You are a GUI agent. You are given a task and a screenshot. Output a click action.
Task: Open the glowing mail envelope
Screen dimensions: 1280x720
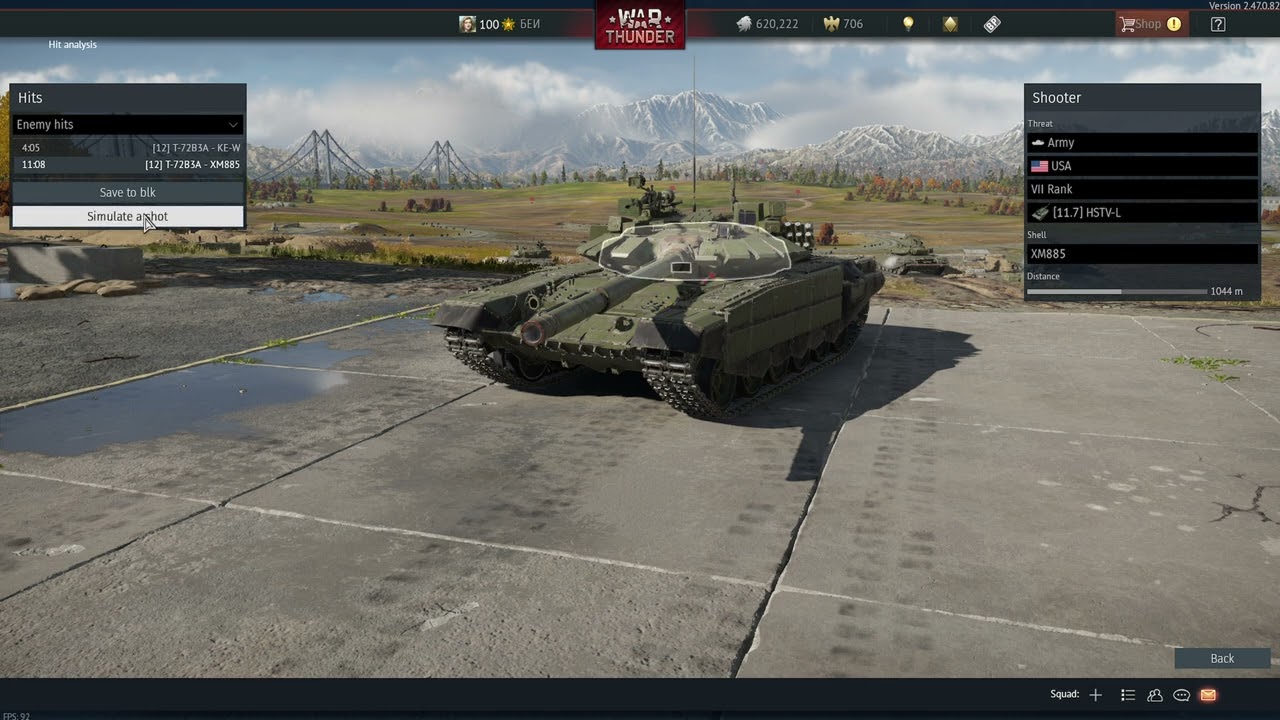[x=1208, y=695]
